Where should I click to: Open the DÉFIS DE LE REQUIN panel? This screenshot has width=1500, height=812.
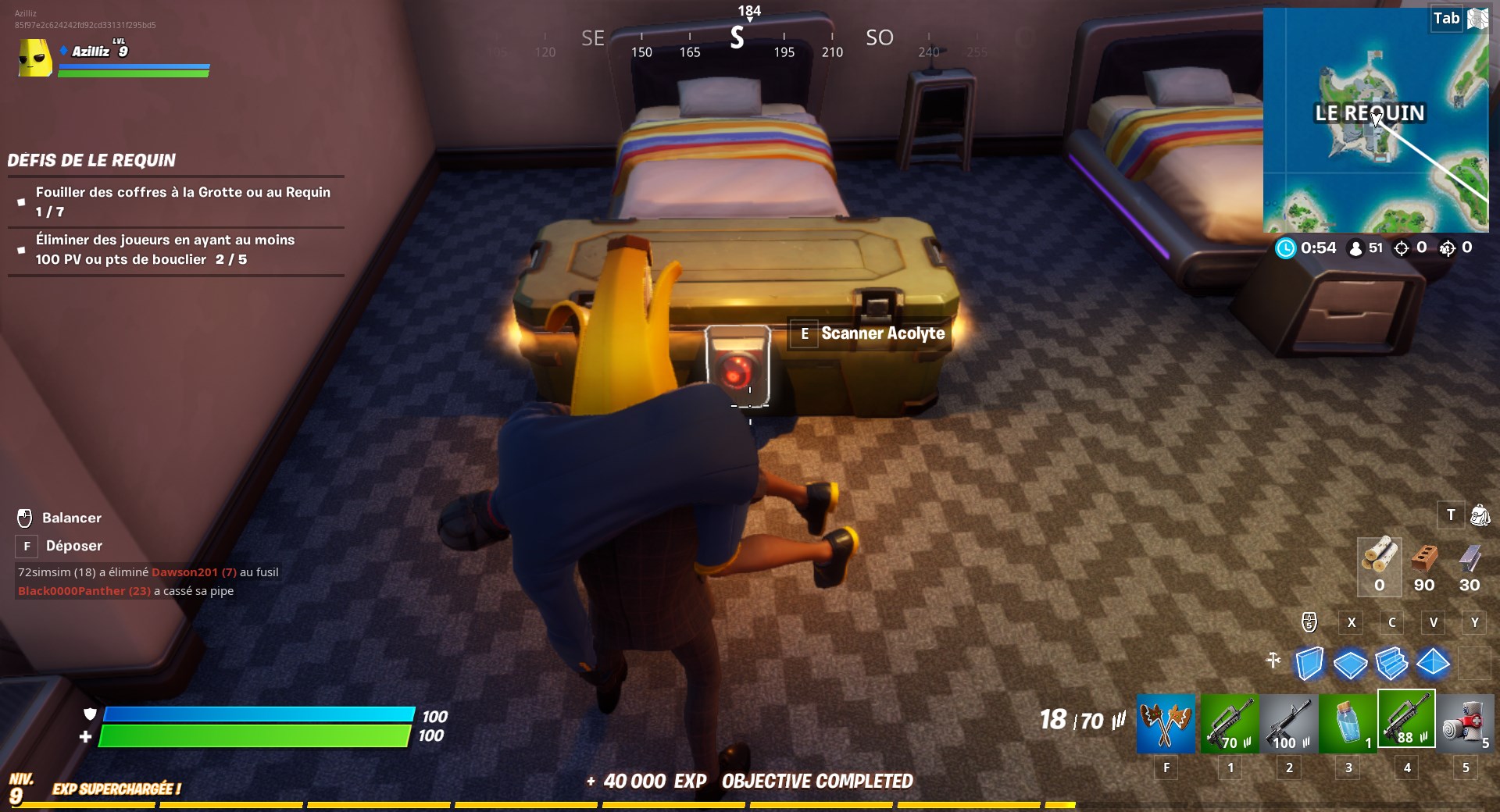pos(91,161)
